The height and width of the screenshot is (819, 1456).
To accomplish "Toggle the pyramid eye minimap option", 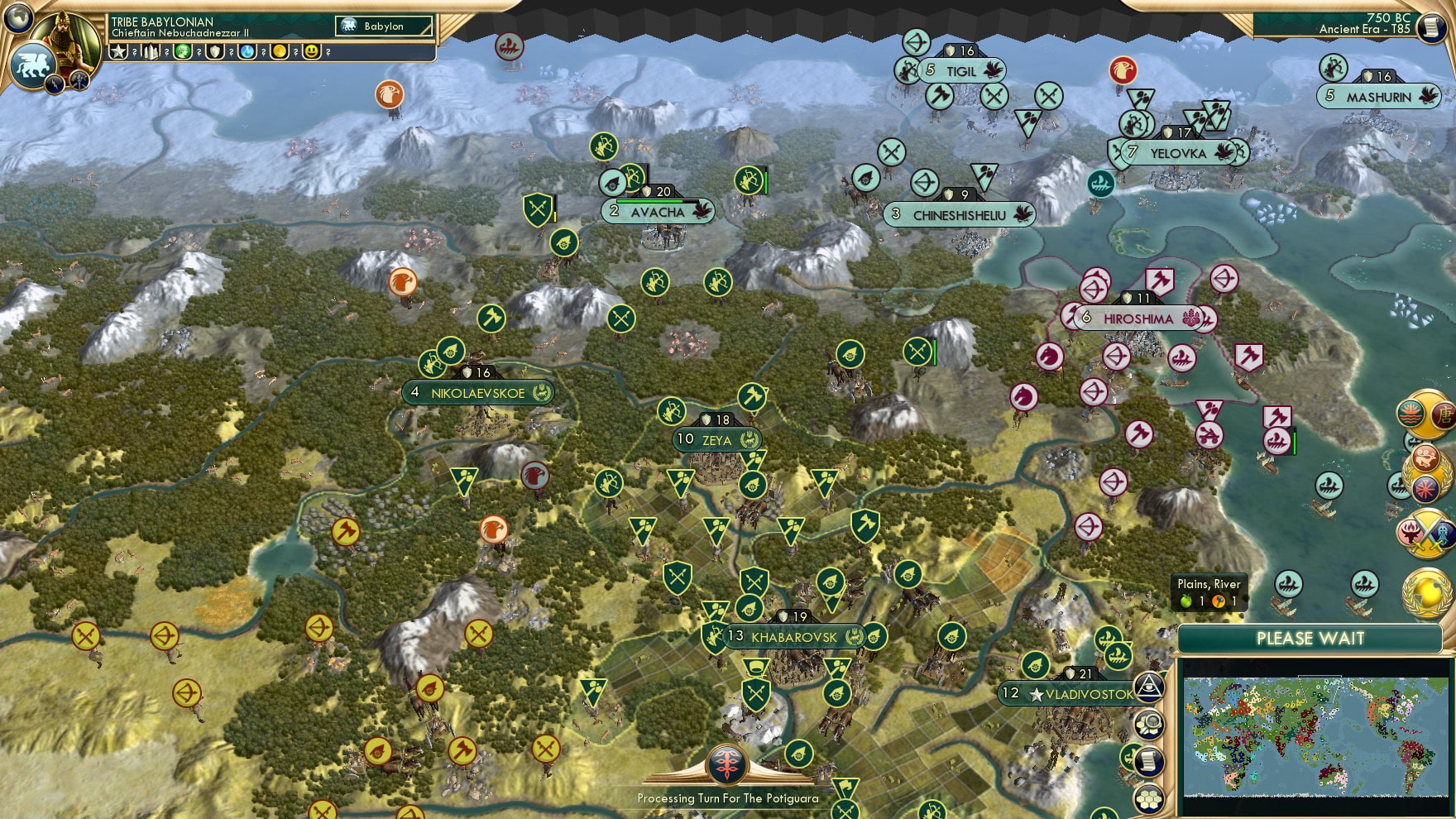I will point(1149,687).
